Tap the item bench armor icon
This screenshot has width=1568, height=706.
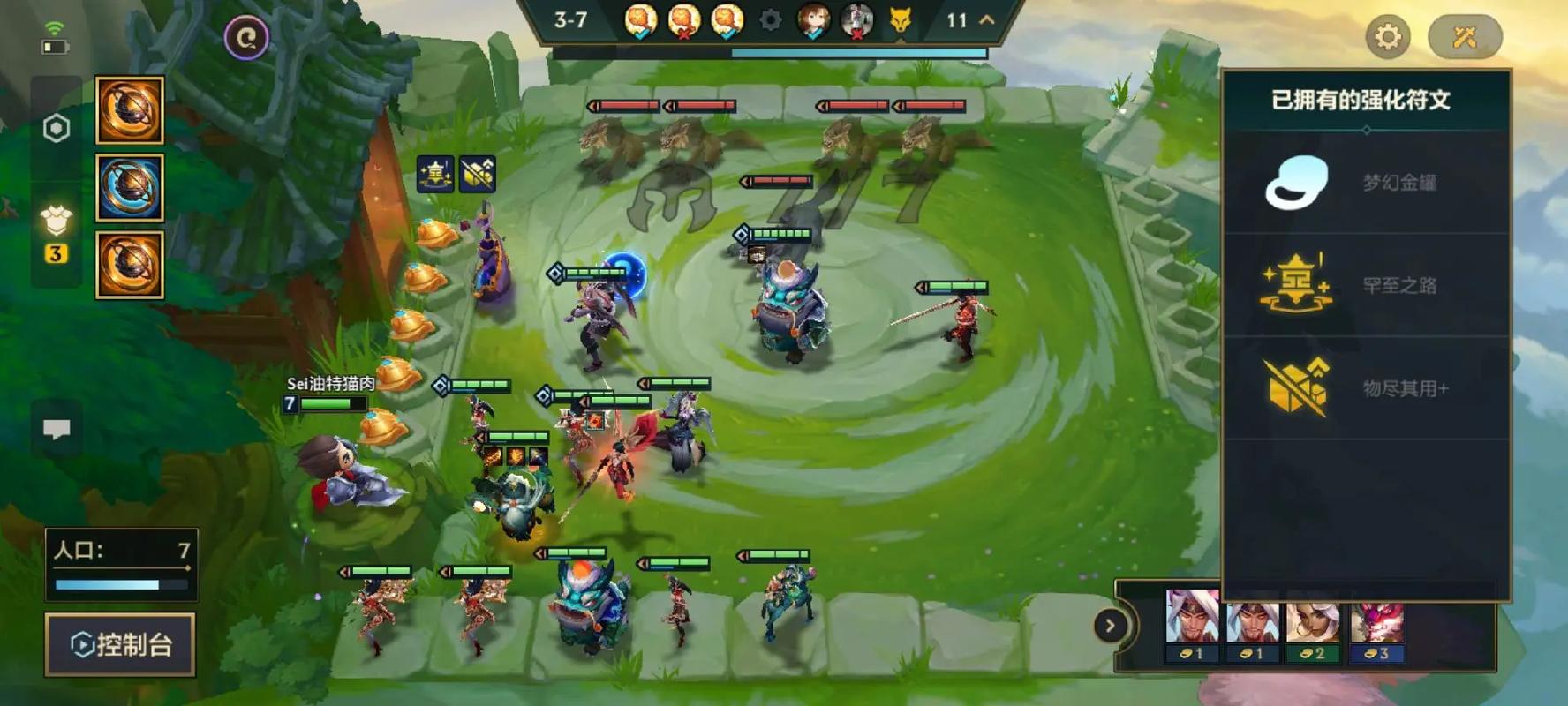click(x=57, y=221)
